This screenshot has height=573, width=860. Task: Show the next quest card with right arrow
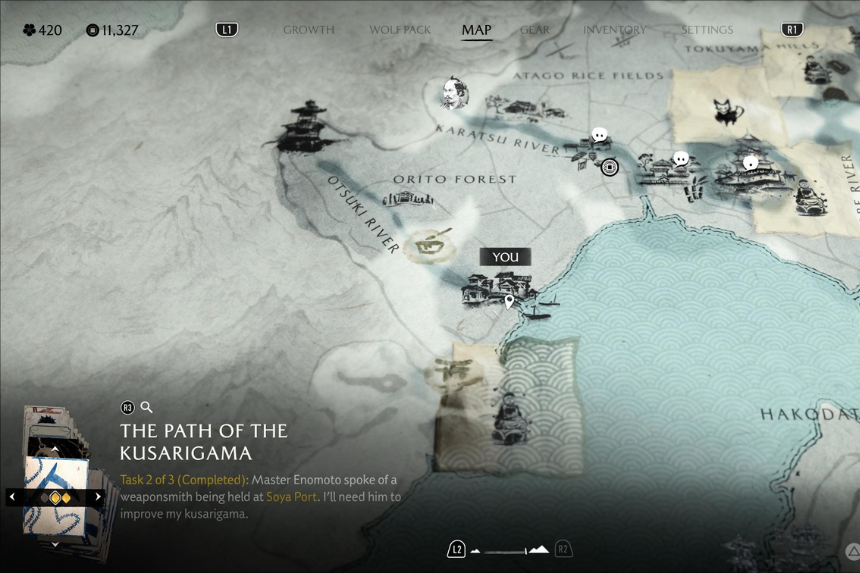[x=98, y=497]
